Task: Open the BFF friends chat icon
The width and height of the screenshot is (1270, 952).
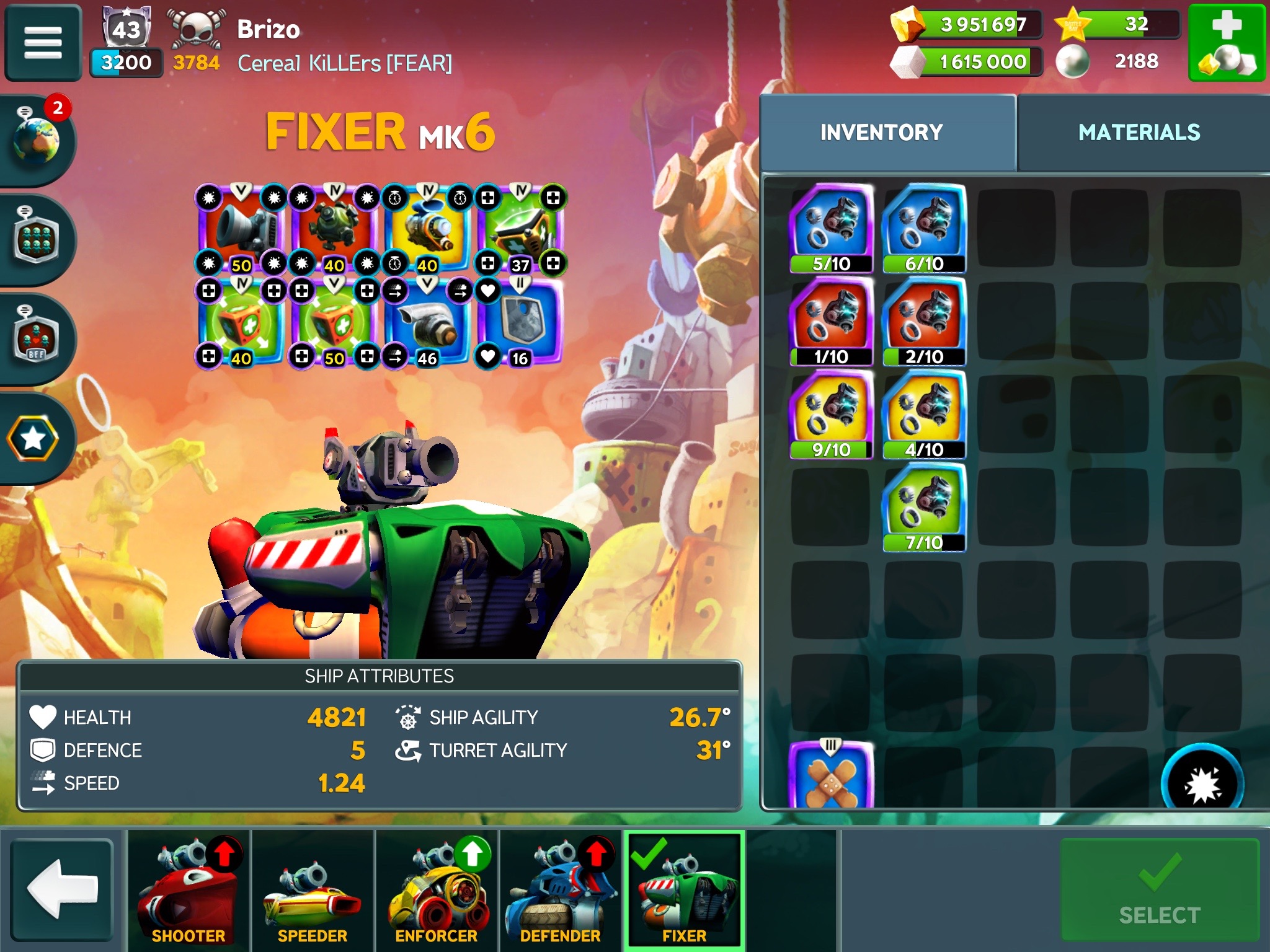Action: [36, 339]
